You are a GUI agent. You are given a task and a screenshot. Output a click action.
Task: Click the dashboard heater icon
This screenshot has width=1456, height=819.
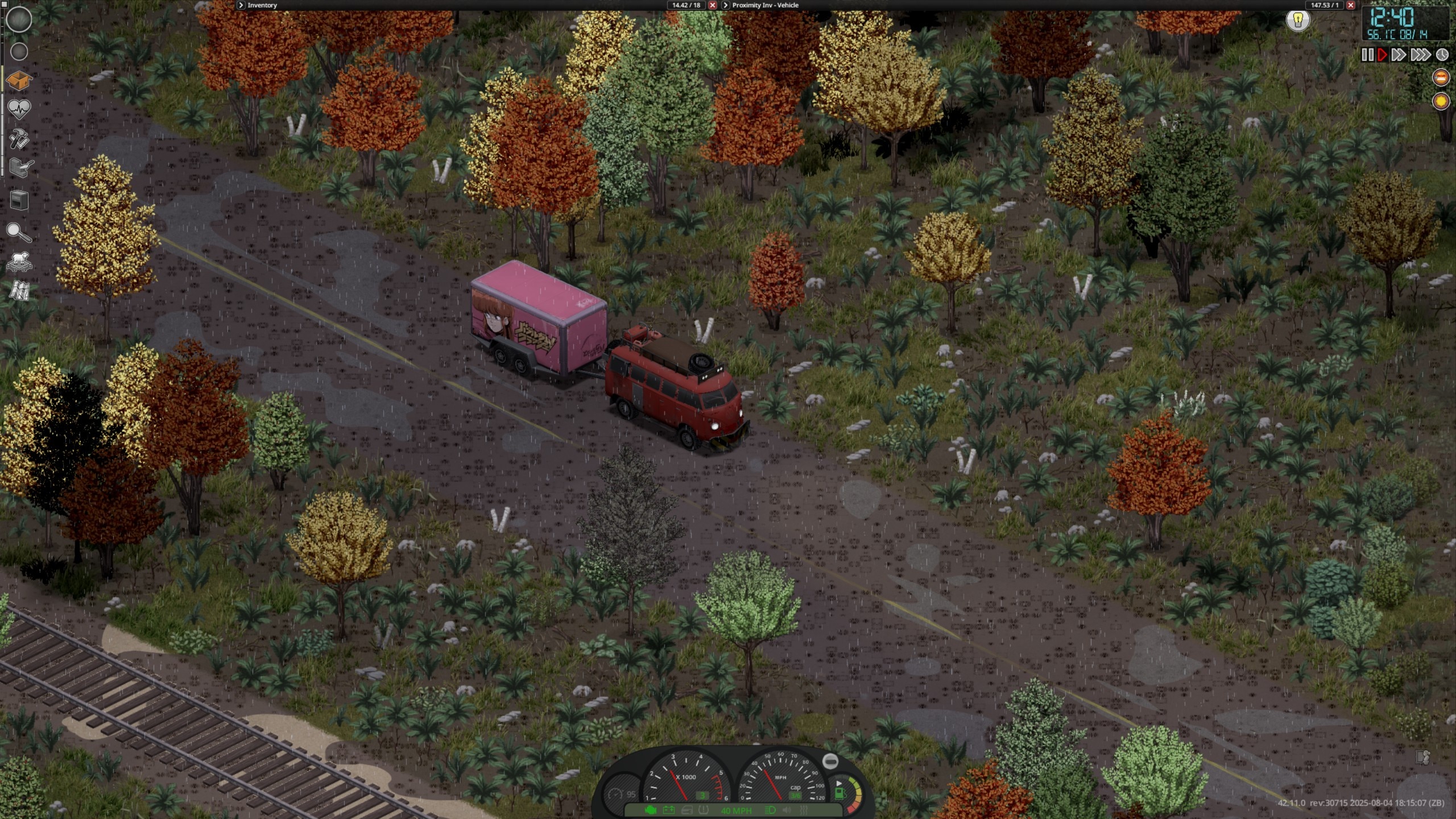pyautogui.click(x=804, y=810)
